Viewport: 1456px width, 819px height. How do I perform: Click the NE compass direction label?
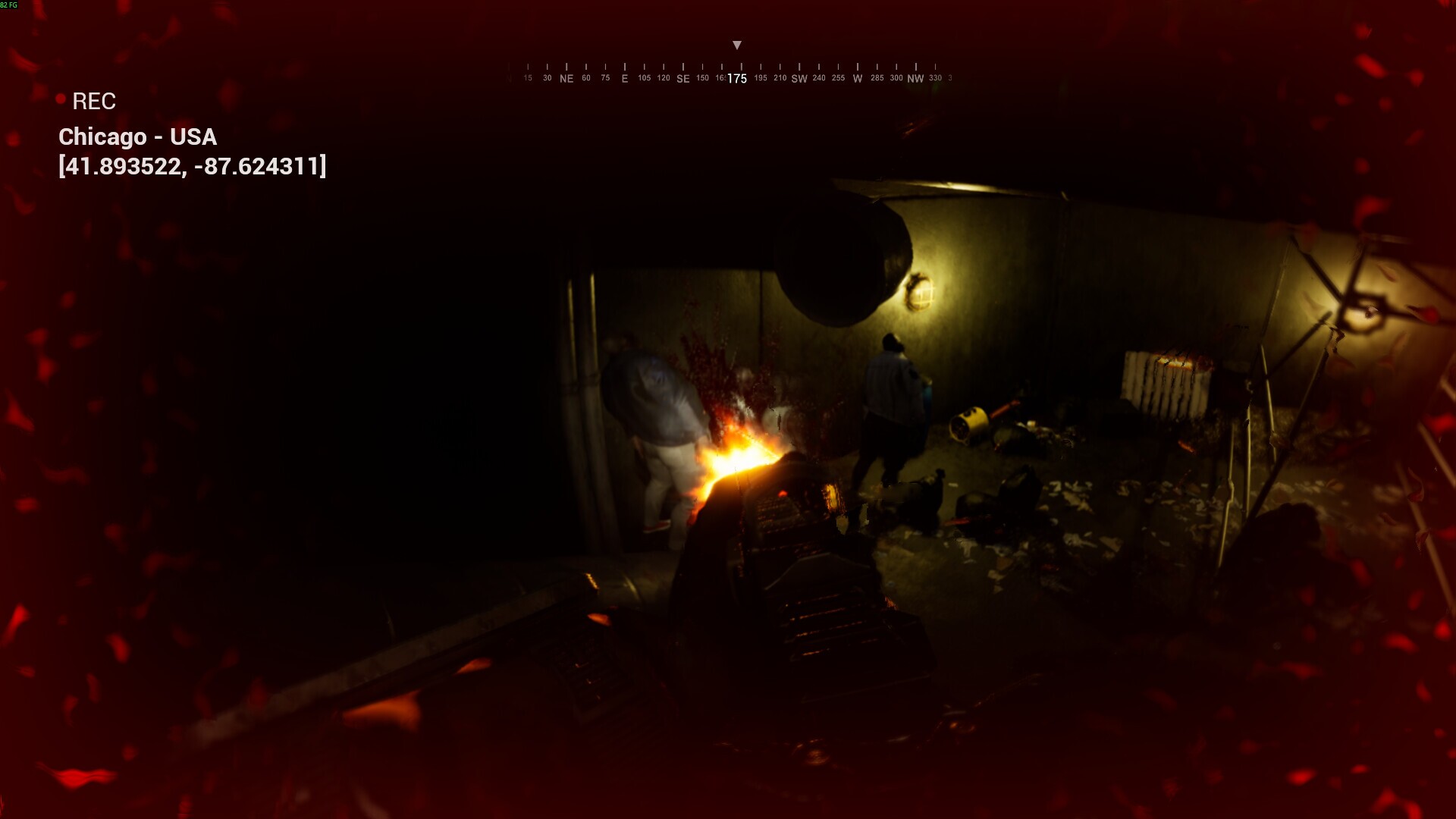[566, 78]
